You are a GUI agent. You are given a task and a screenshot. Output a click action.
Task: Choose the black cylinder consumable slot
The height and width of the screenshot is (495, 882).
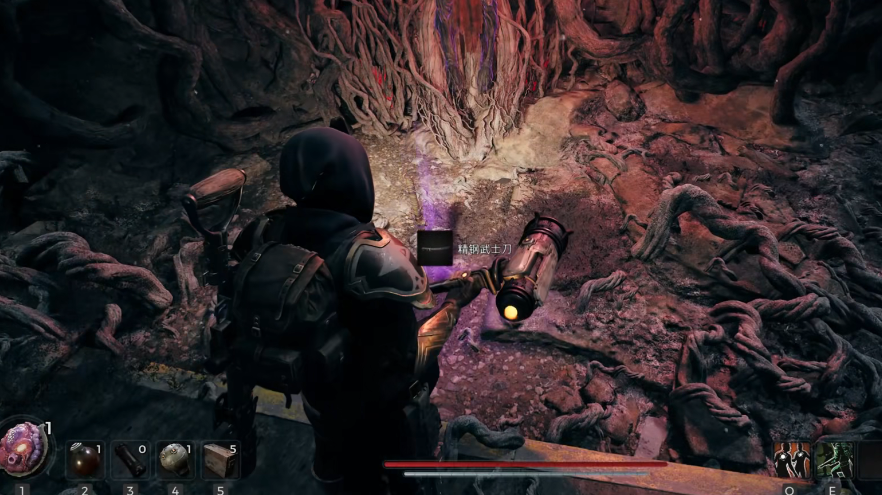pos(129,459)
